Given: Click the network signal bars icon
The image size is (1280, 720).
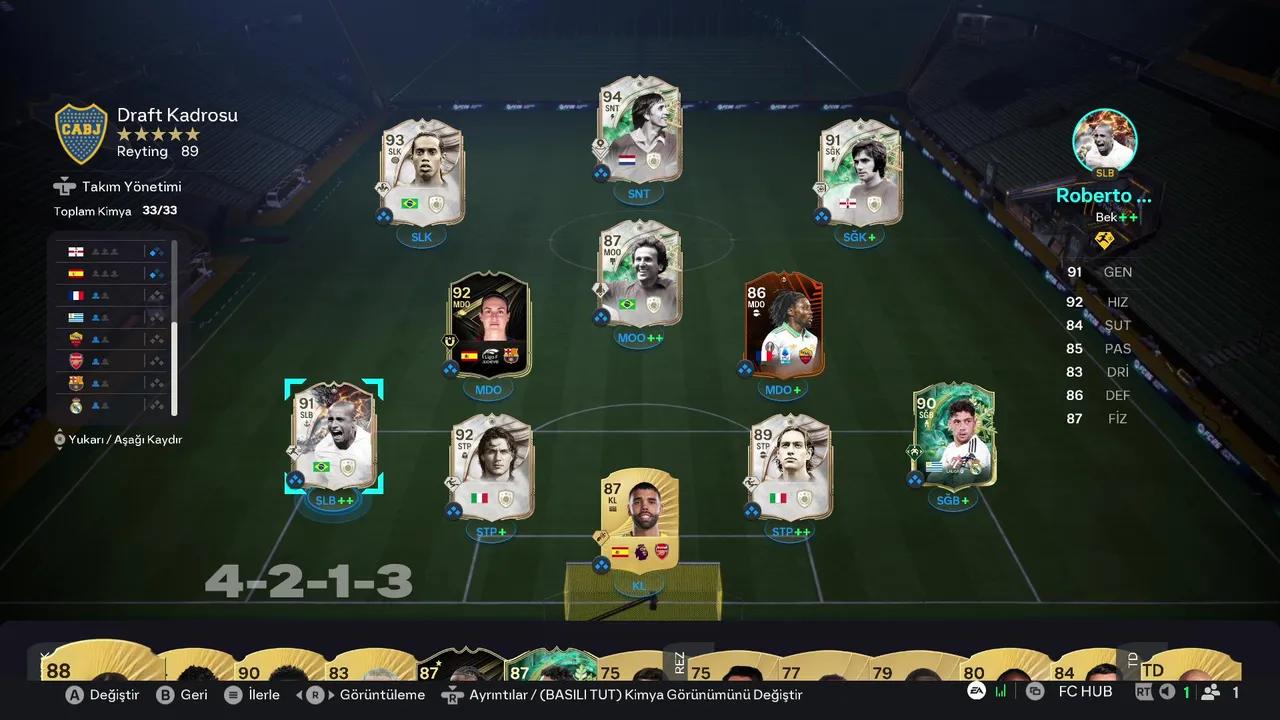Looking at the screenshot, I should (1000, 691).
